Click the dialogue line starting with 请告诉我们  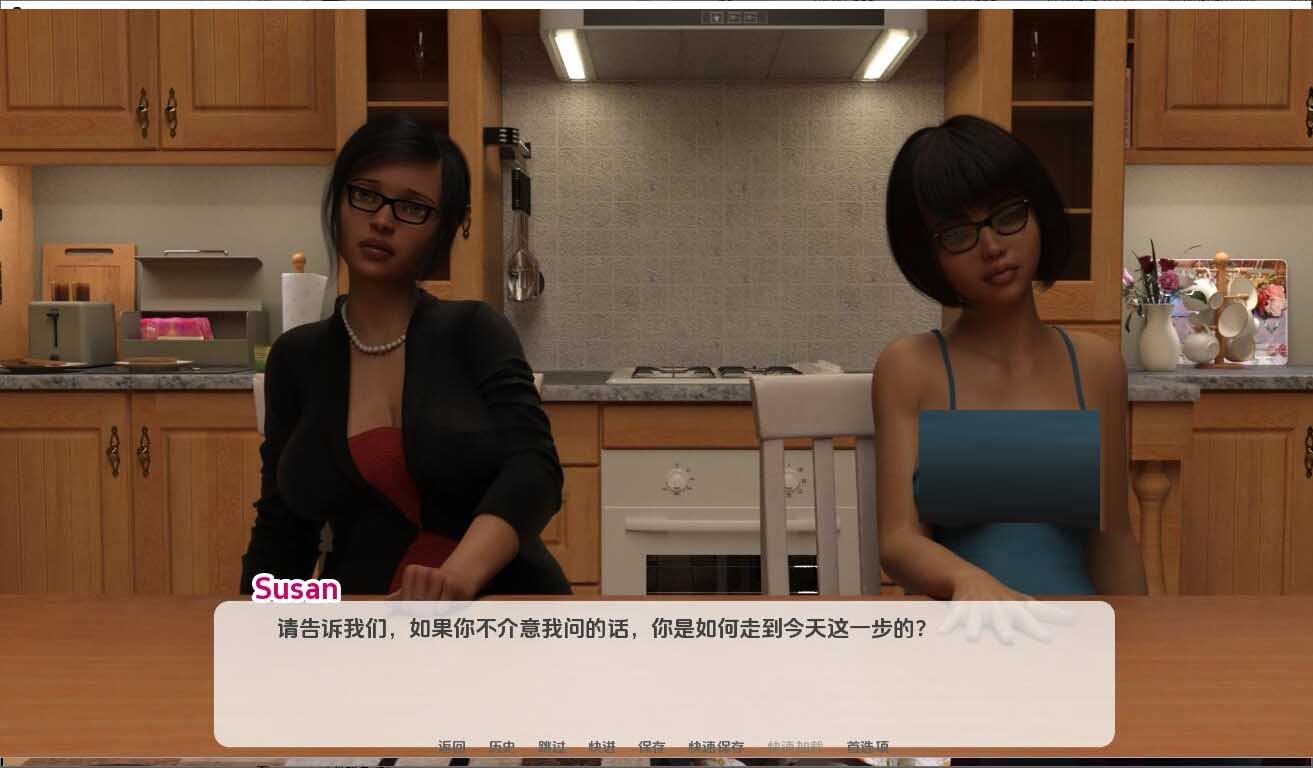point(596,629)
